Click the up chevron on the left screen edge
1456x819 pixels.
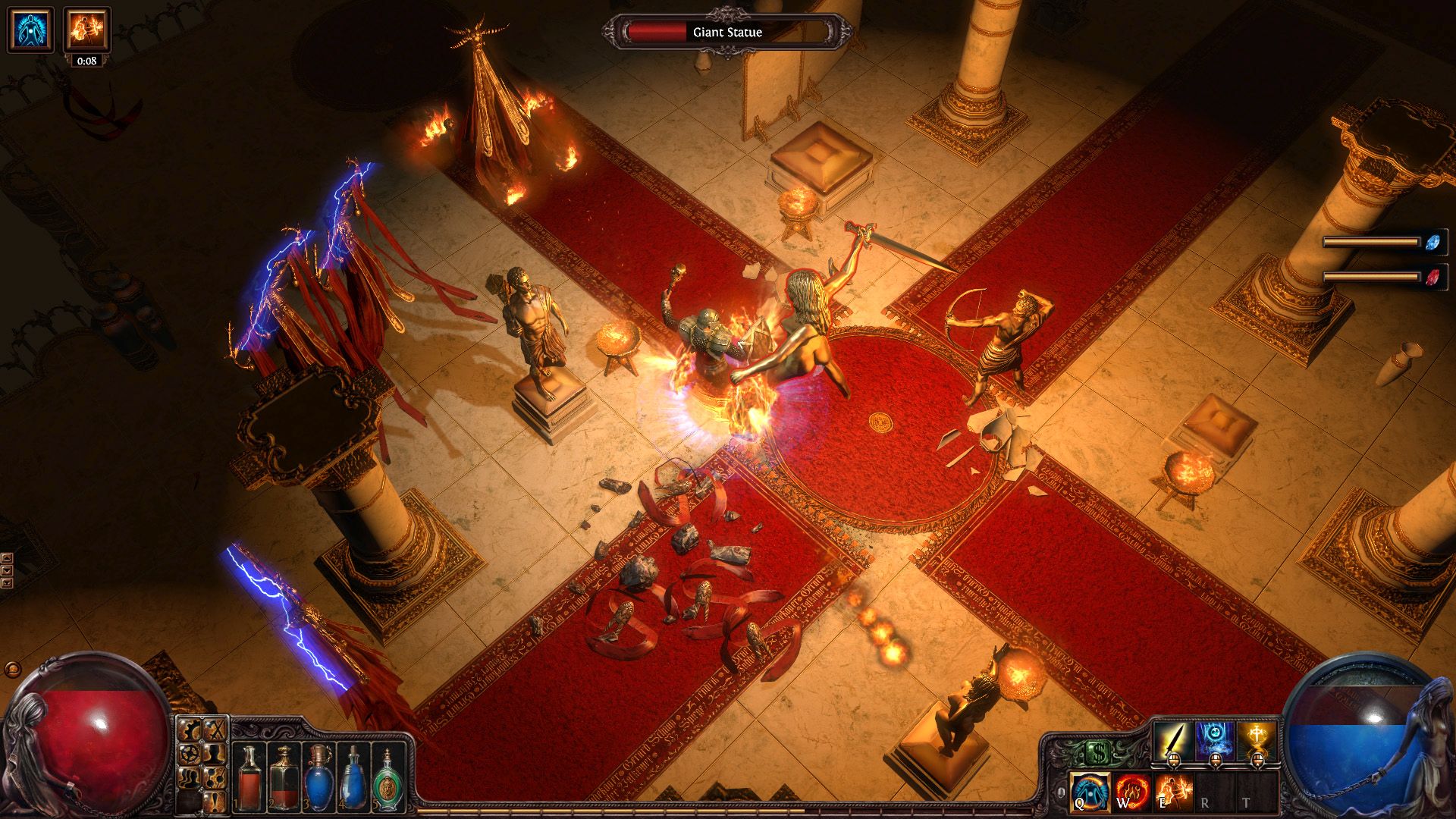7,558
